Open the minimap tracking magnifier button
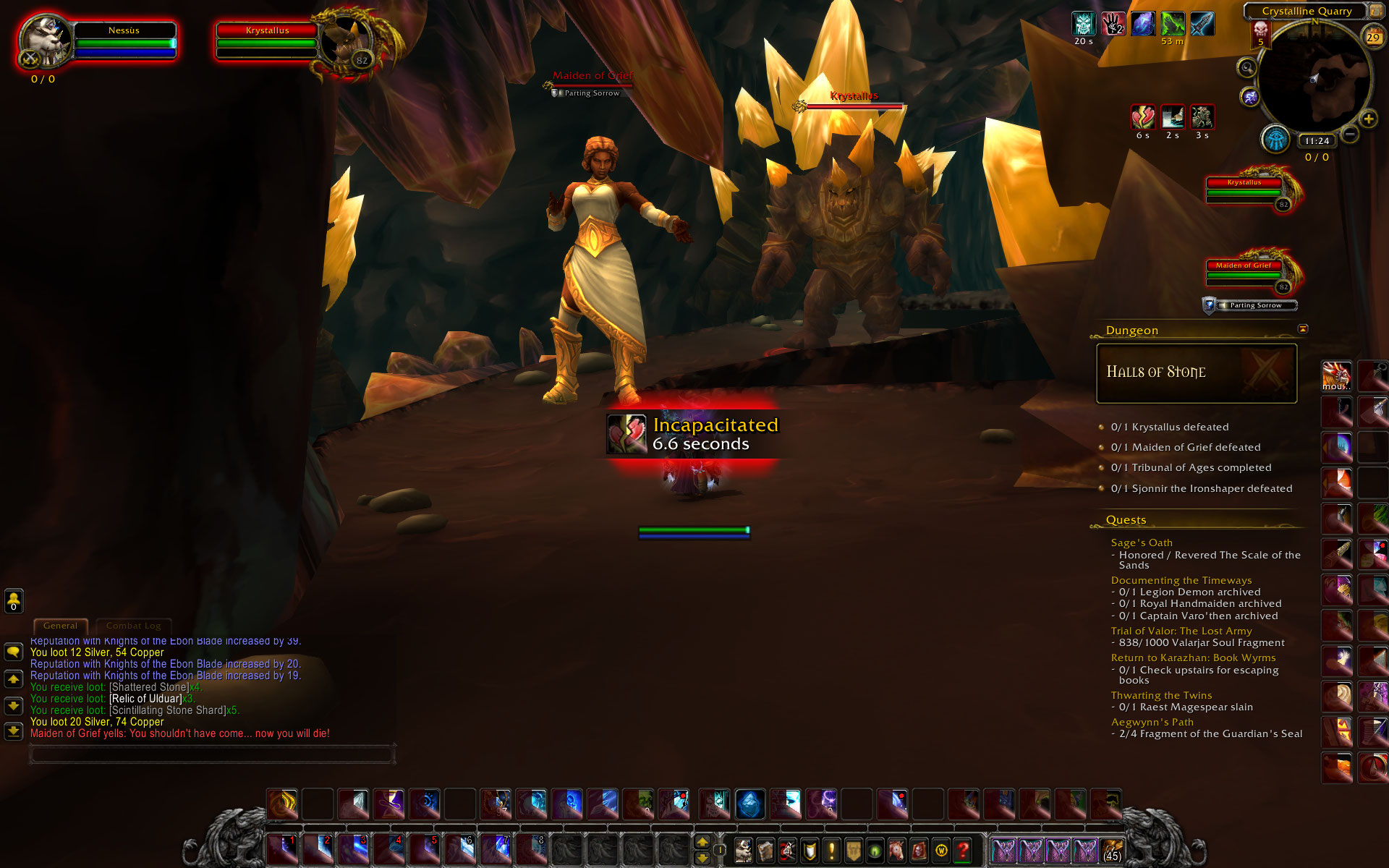Viewport: 1389px width, 868px height. pyautogui.click(x=1246, y=68)
